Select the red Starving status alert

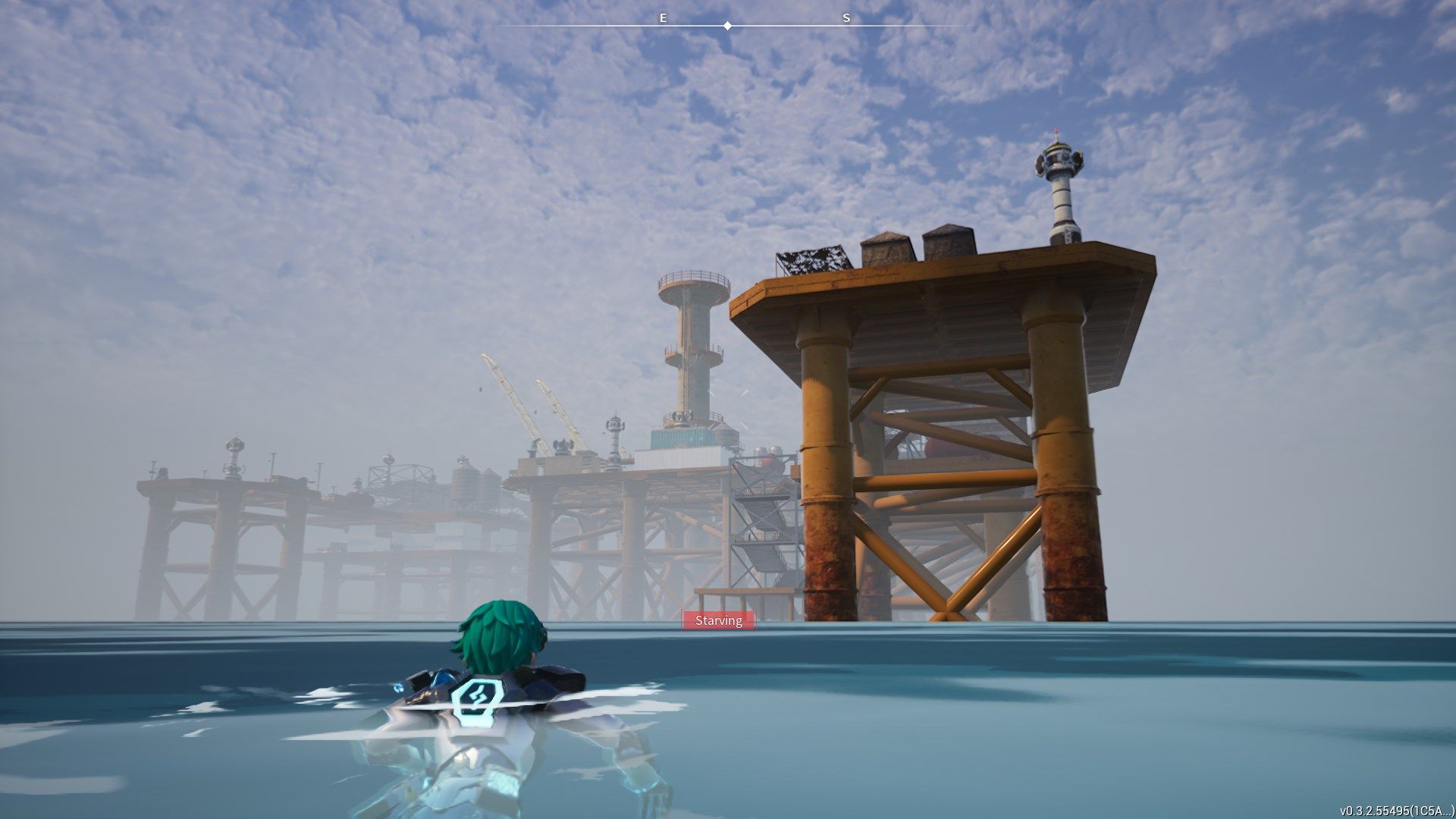pyautogui.click(x=719, y=620)
